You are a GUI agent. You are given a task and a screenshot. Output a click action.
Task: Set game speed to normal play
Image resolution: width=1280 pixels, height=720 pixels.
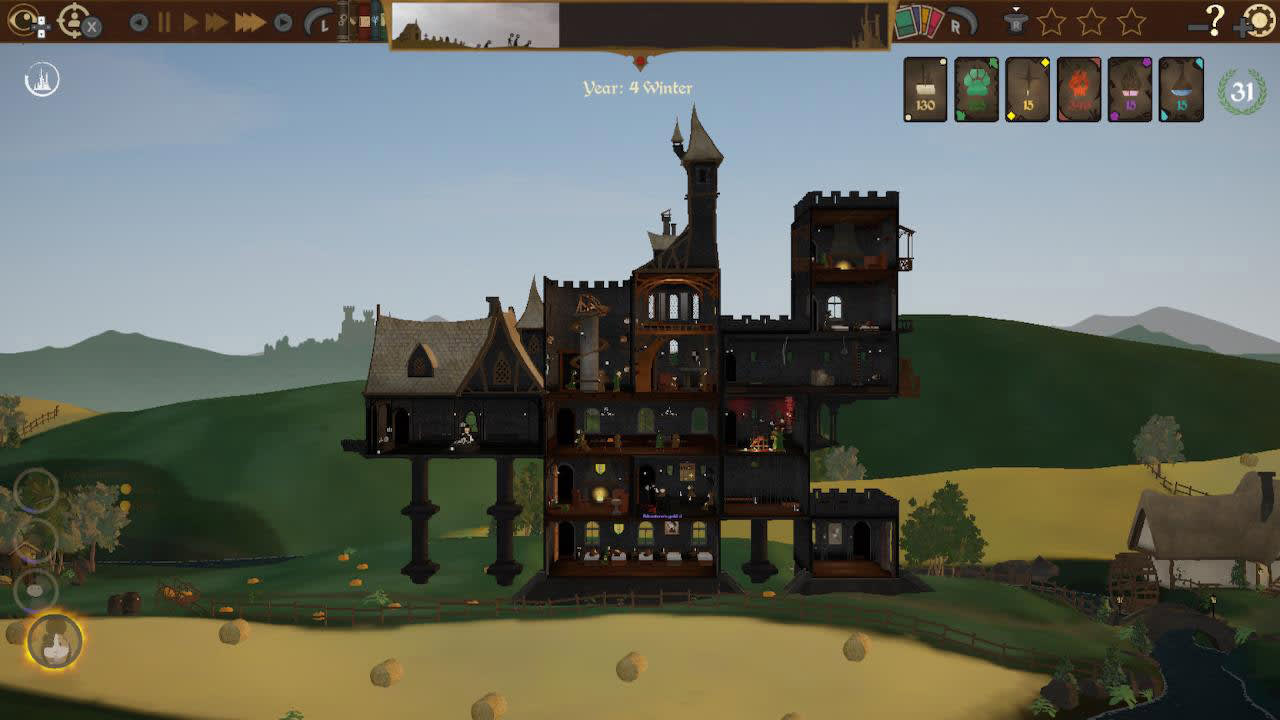190,22
